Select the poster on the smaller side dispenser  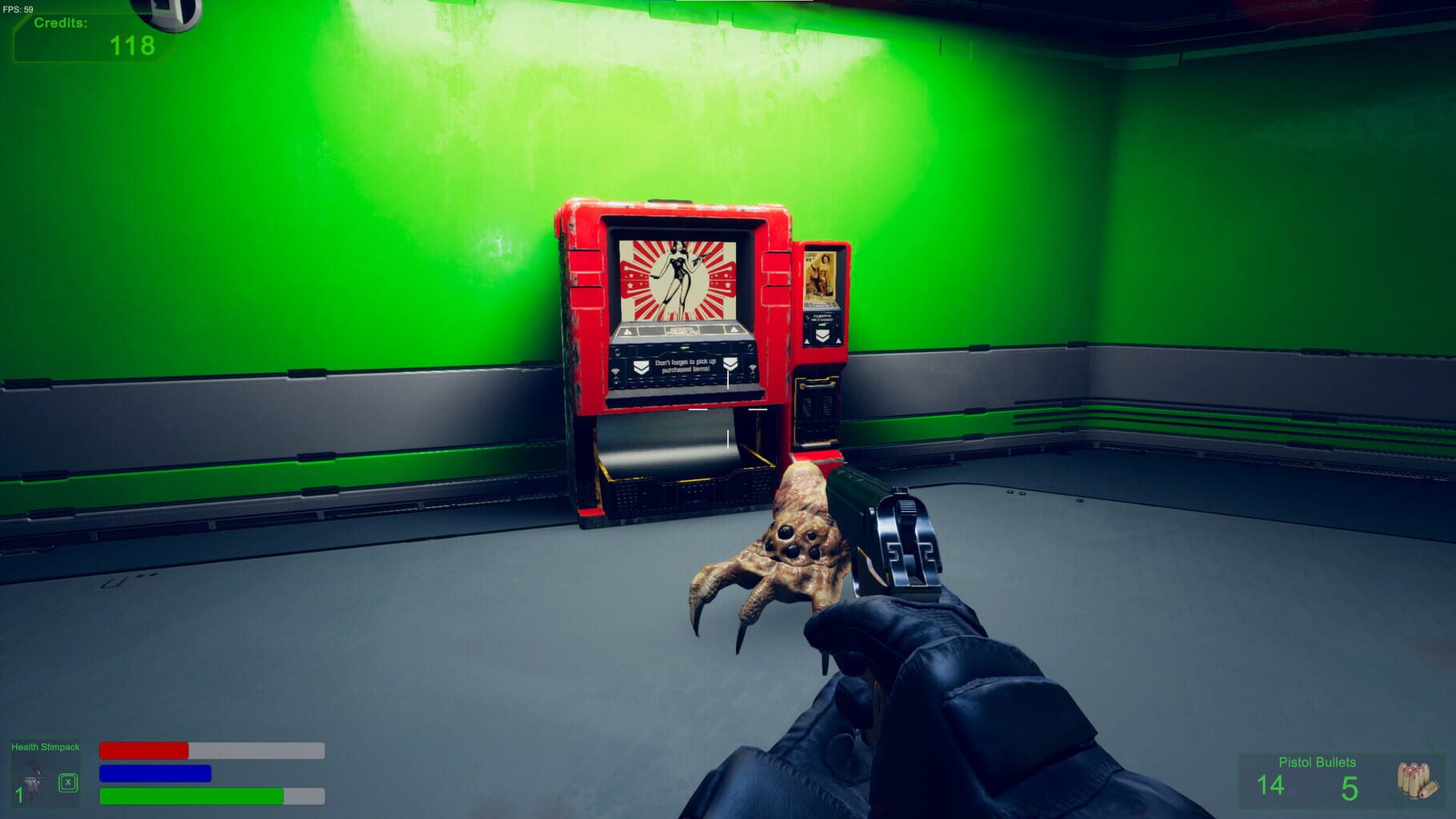click(x=821, y=275)
